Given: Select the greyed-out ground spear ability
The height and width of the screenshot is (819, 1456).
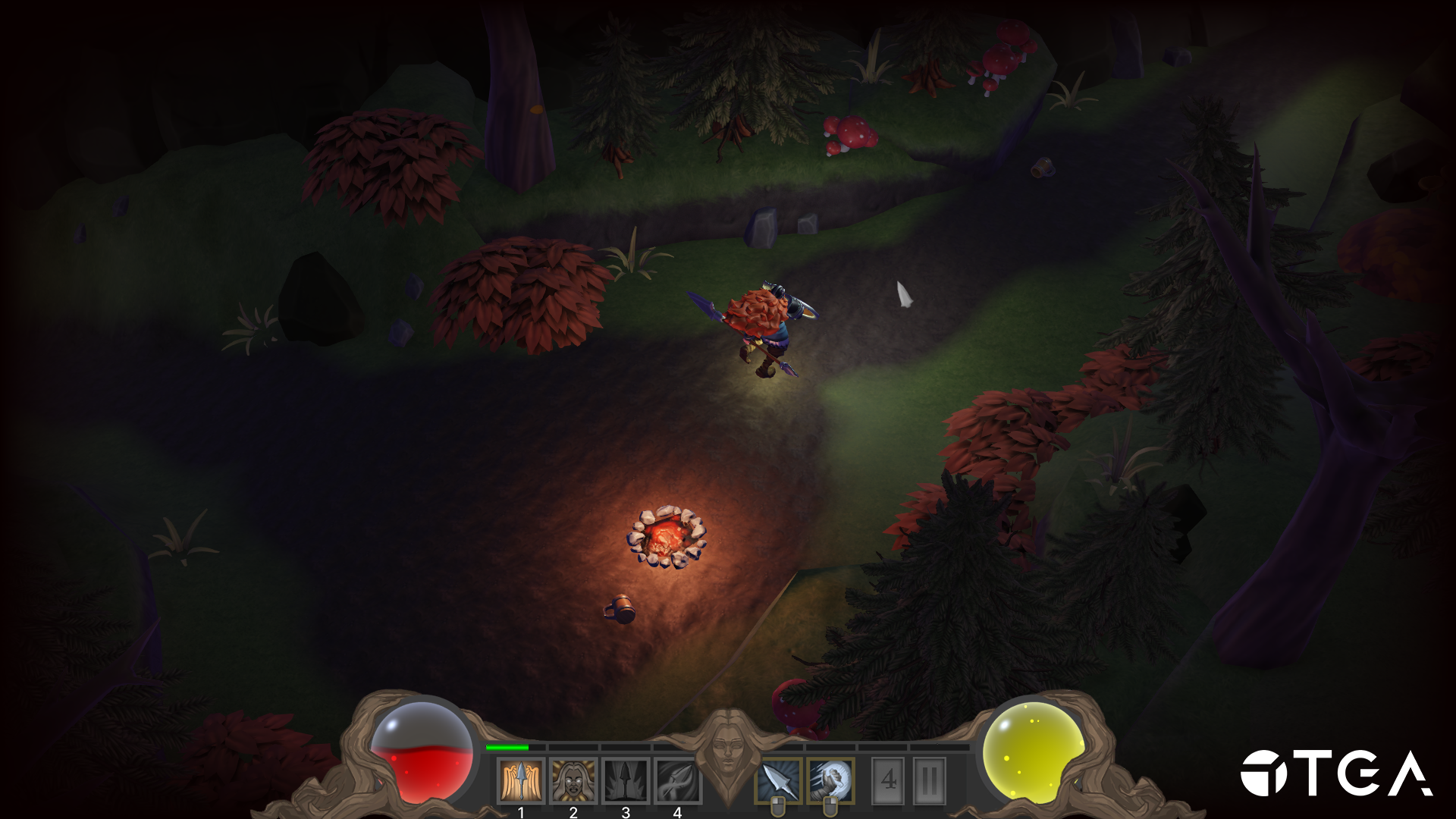Looking at the screenshot, I should click(x=626, y=780).
